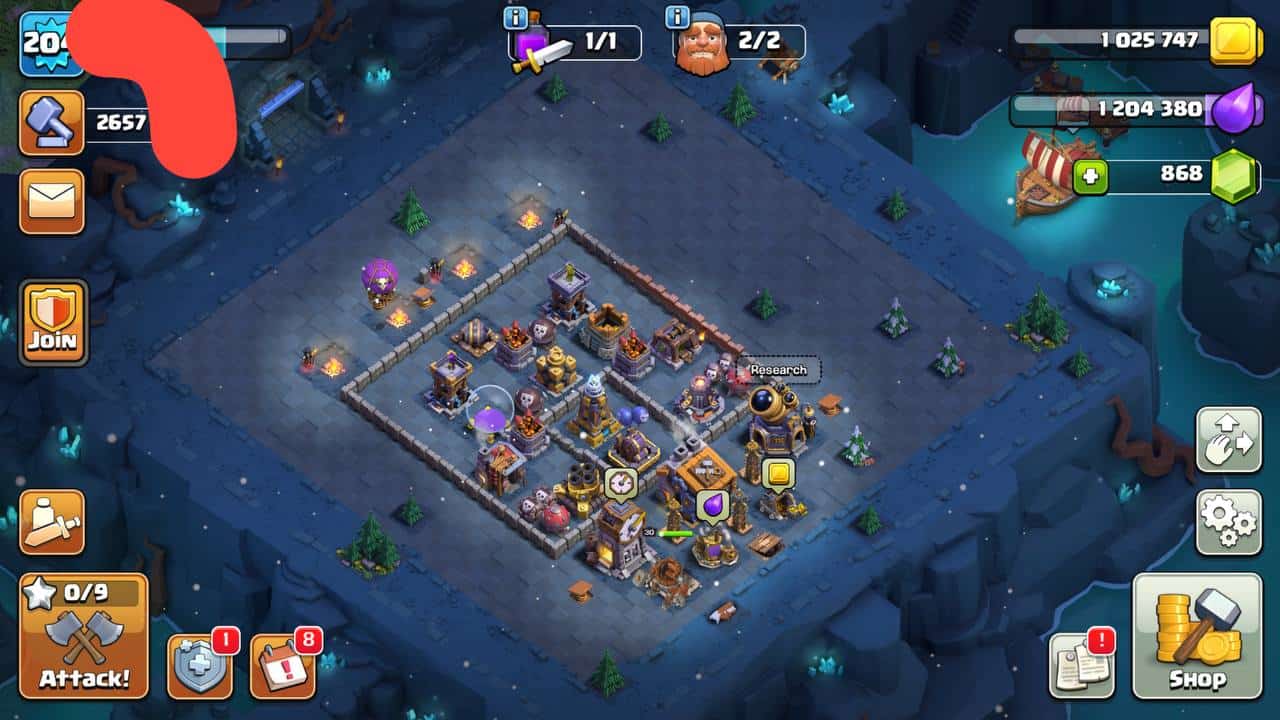Viewport: 1280px width, 720px height.
Task: Open the Shop
Action: click(x=1196, y=636)
